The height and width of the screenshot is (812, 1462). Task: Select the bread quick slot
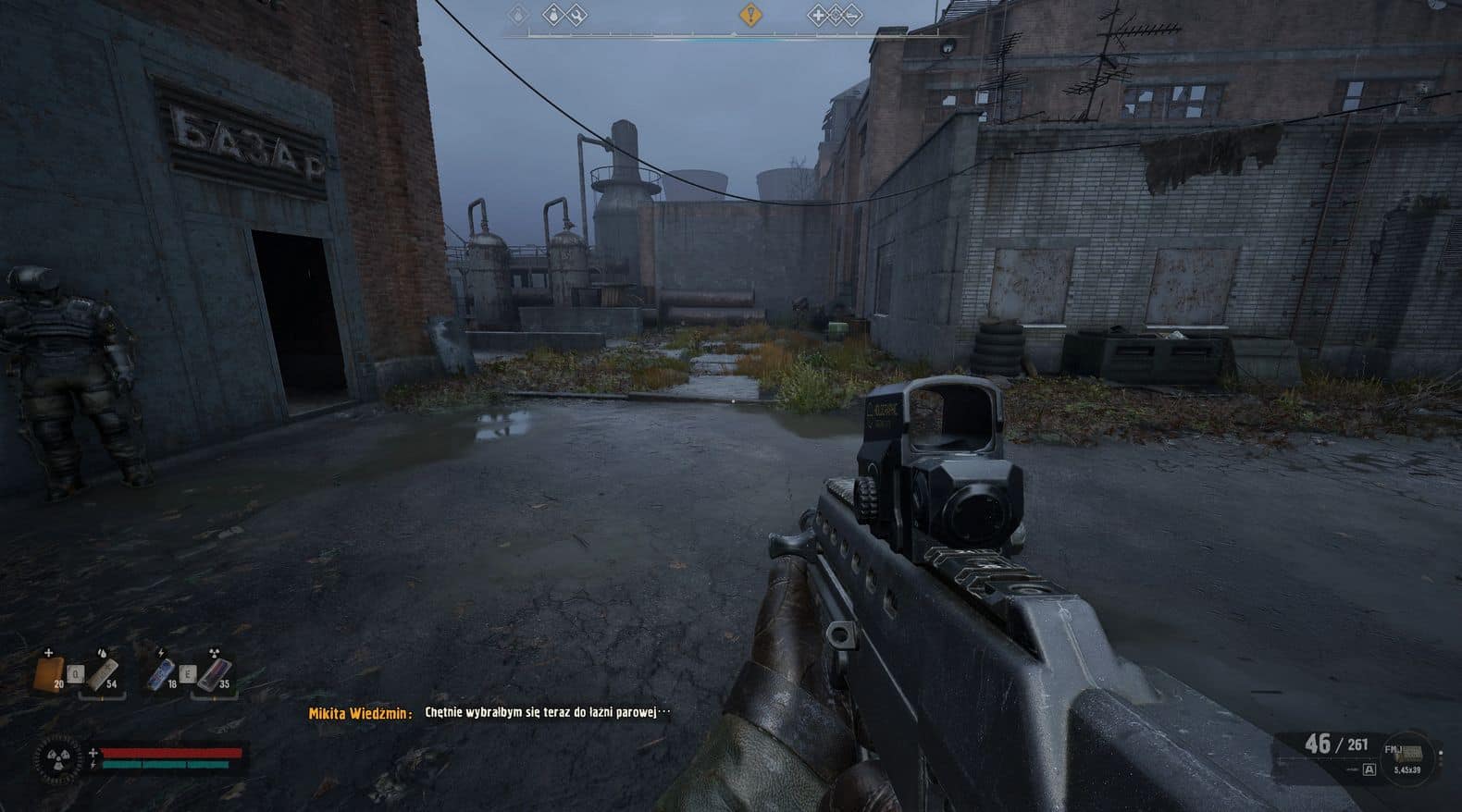[x=48, y=671]
